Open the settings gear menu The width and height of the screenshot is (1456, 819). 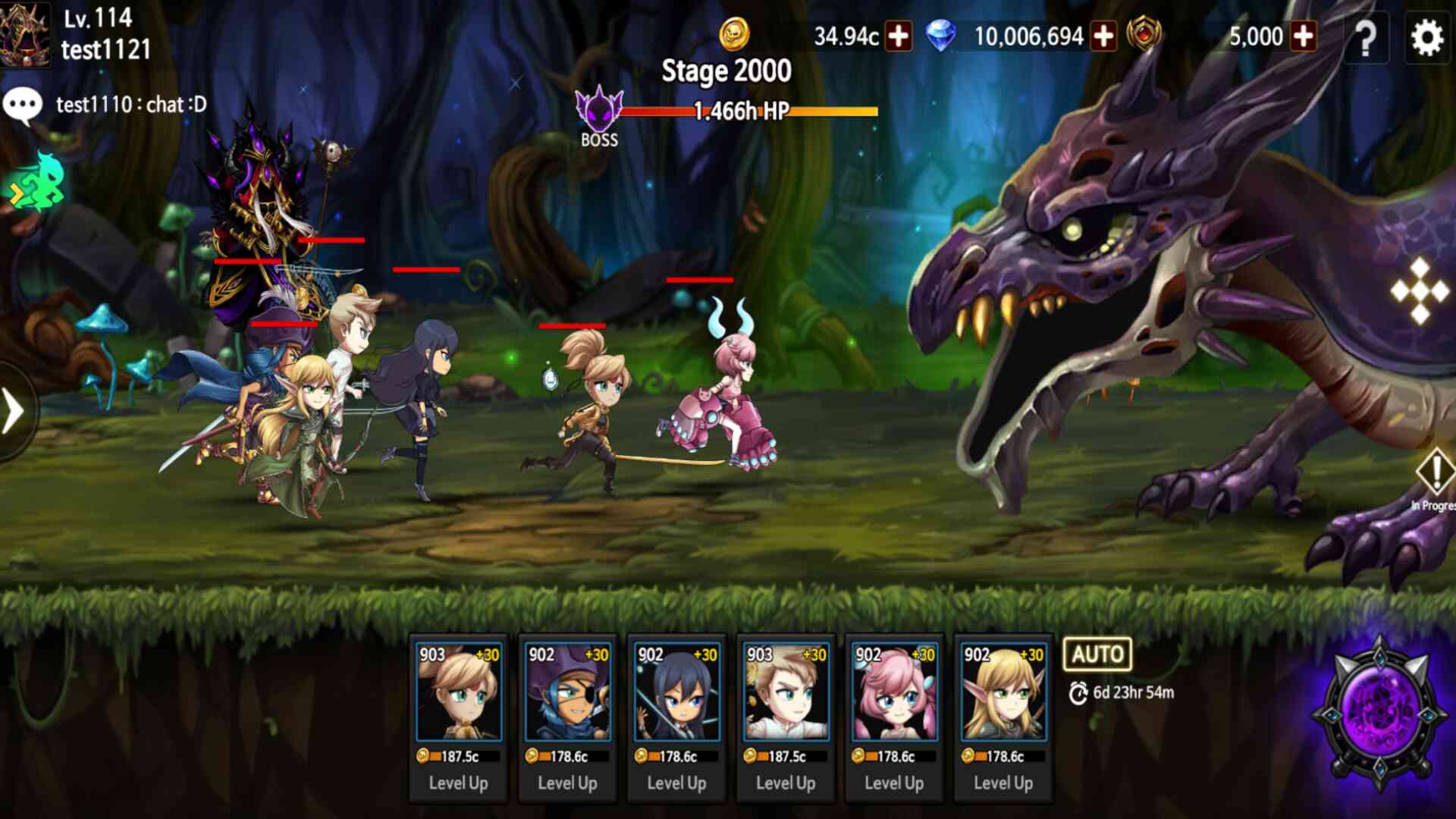pos(1426,37)
